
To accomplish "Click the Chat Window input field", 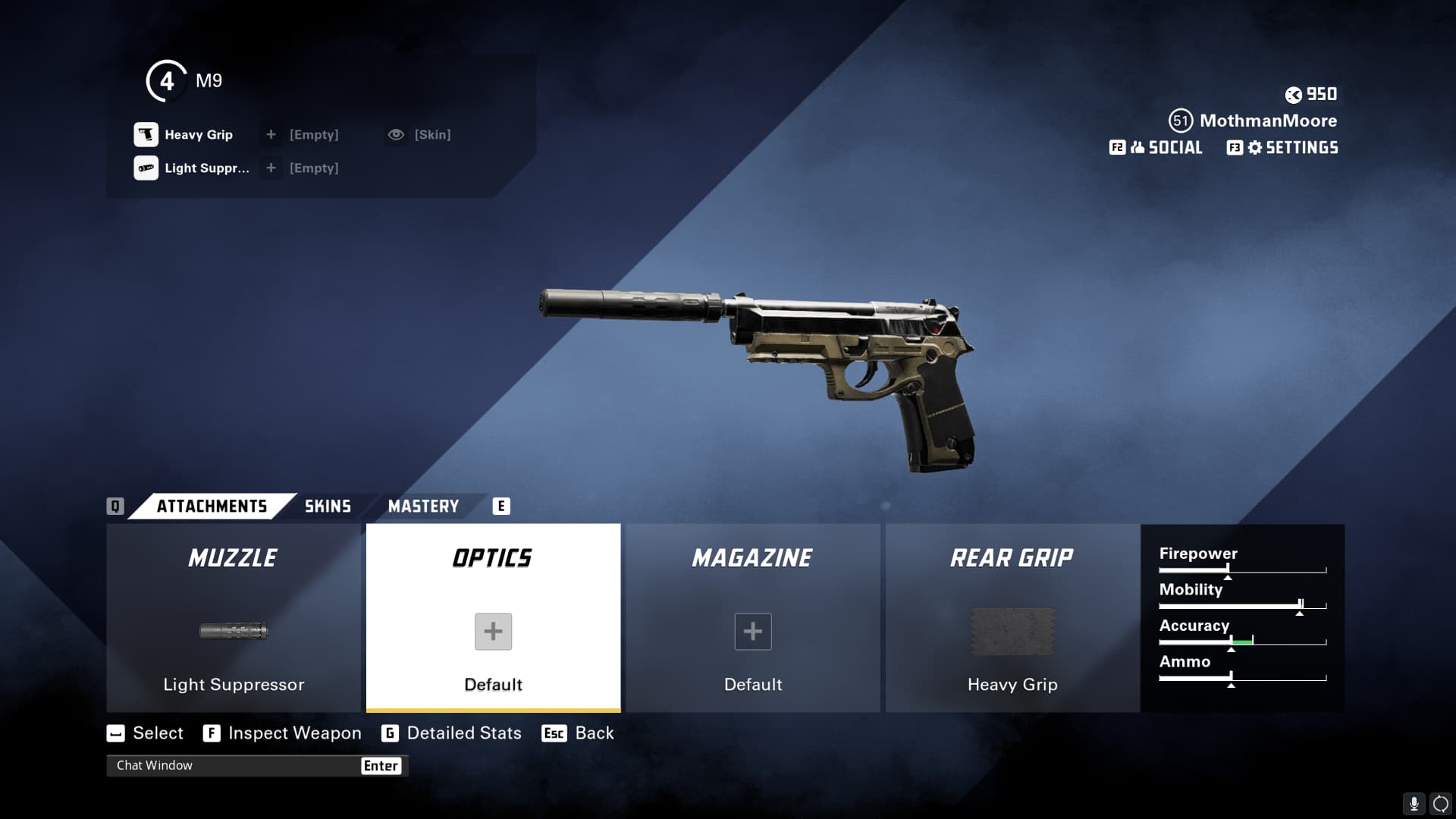I will click(x=235, y=766).
